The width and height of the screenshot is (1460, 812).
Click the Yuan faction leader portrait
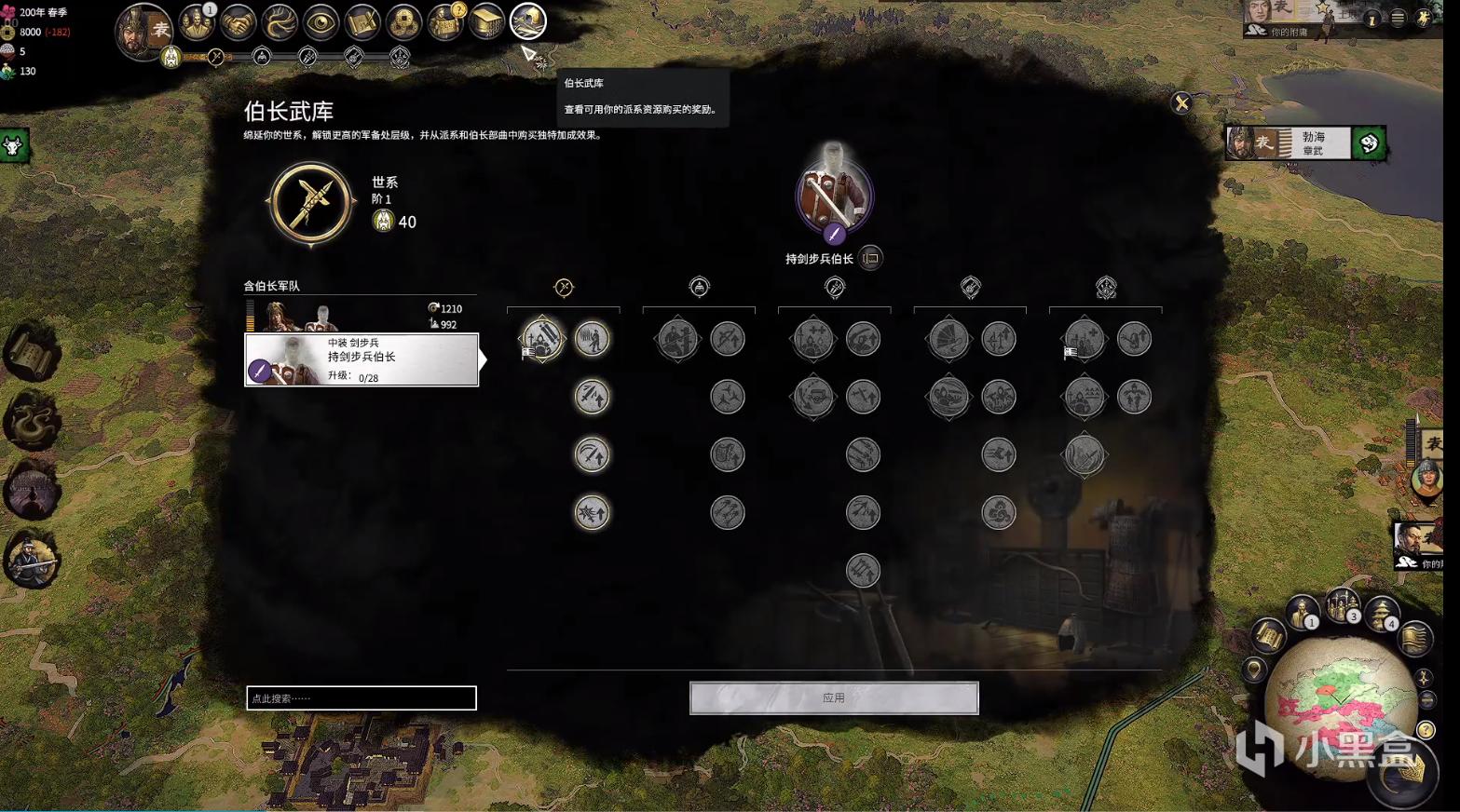tap(143, 30)
